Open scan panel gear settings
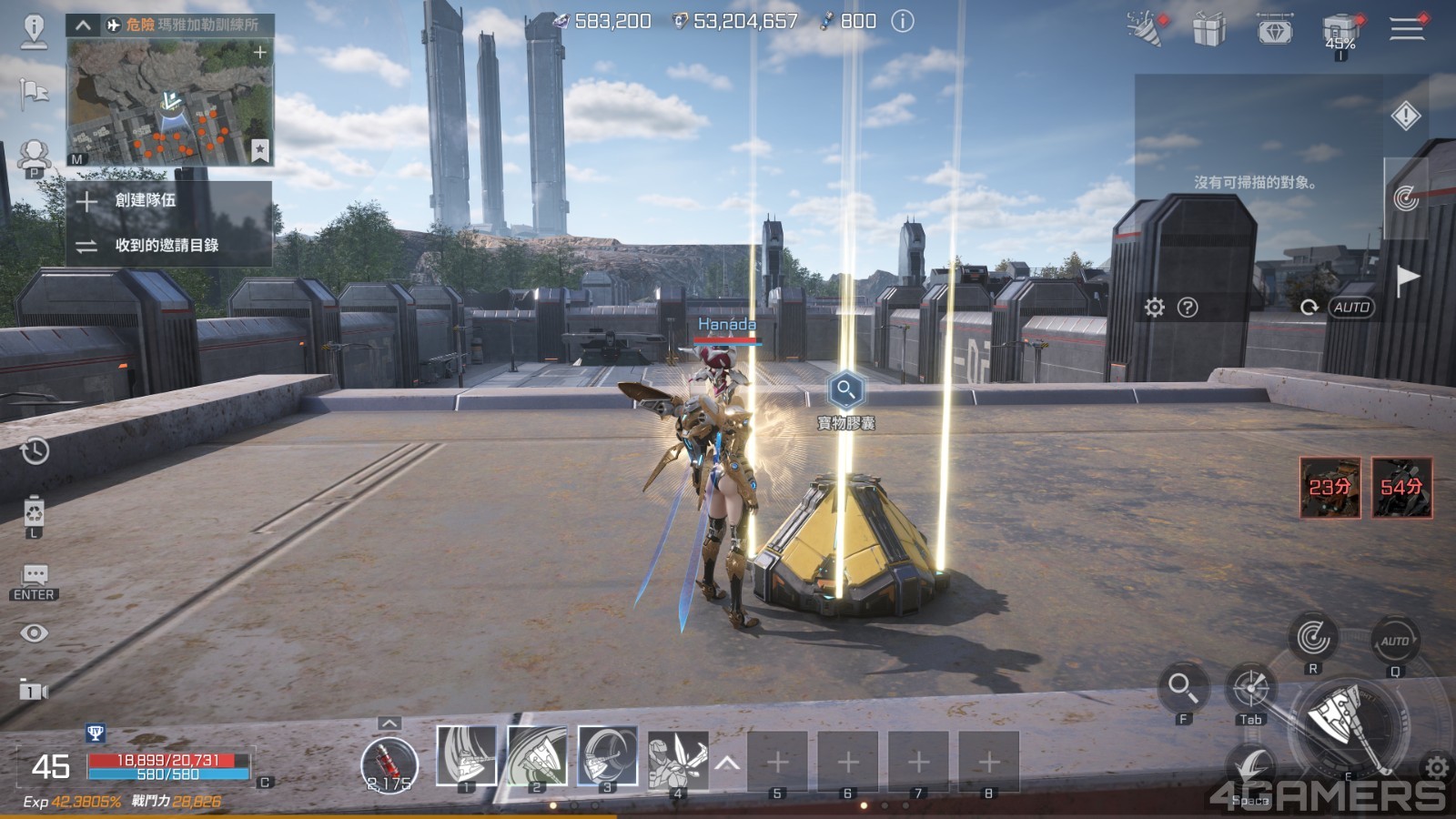Image resolution: width=1456 pixels, height=819 pixels. point(1154,308)
